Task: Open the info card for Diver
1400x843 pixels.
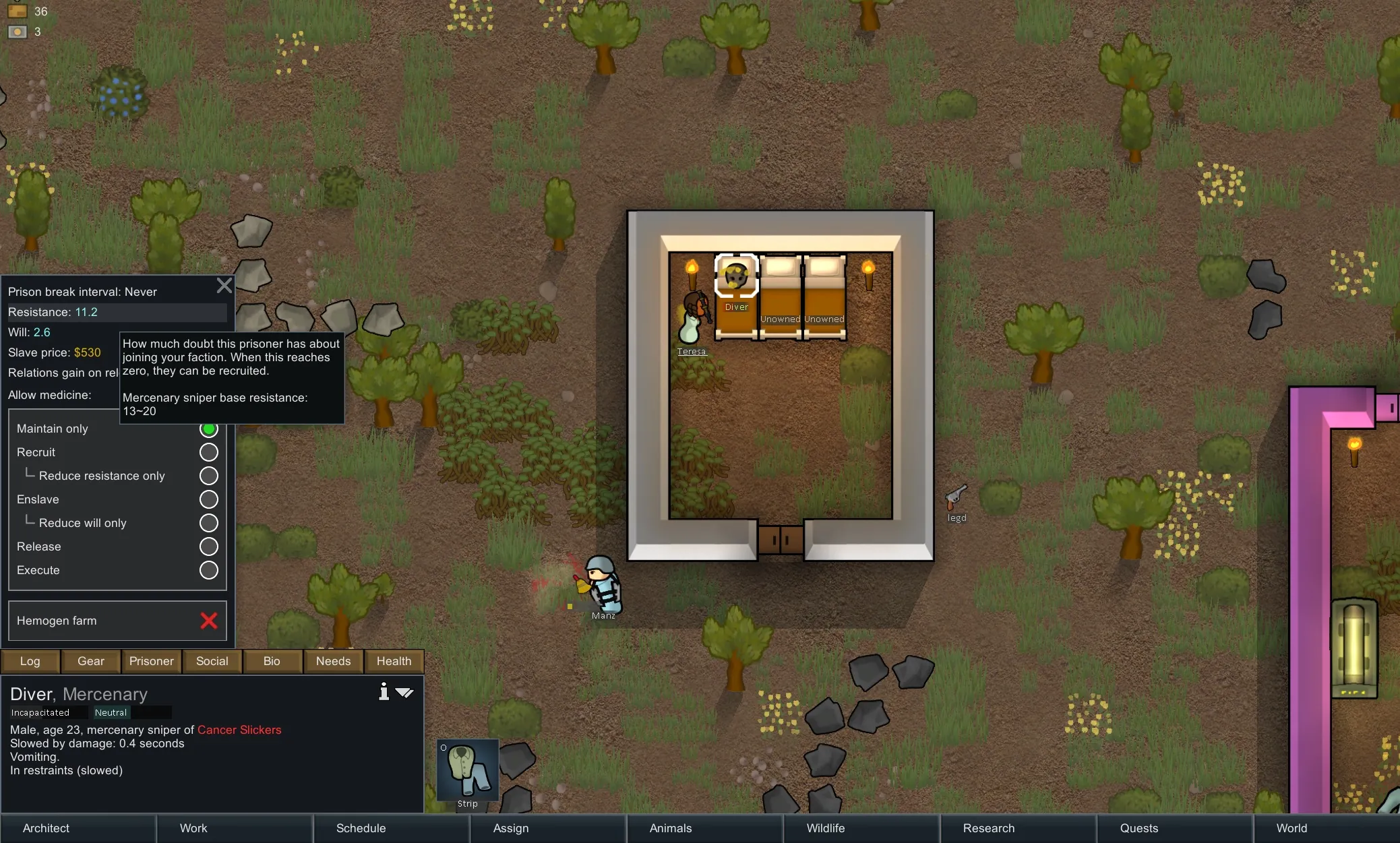Action: point(384,692)
